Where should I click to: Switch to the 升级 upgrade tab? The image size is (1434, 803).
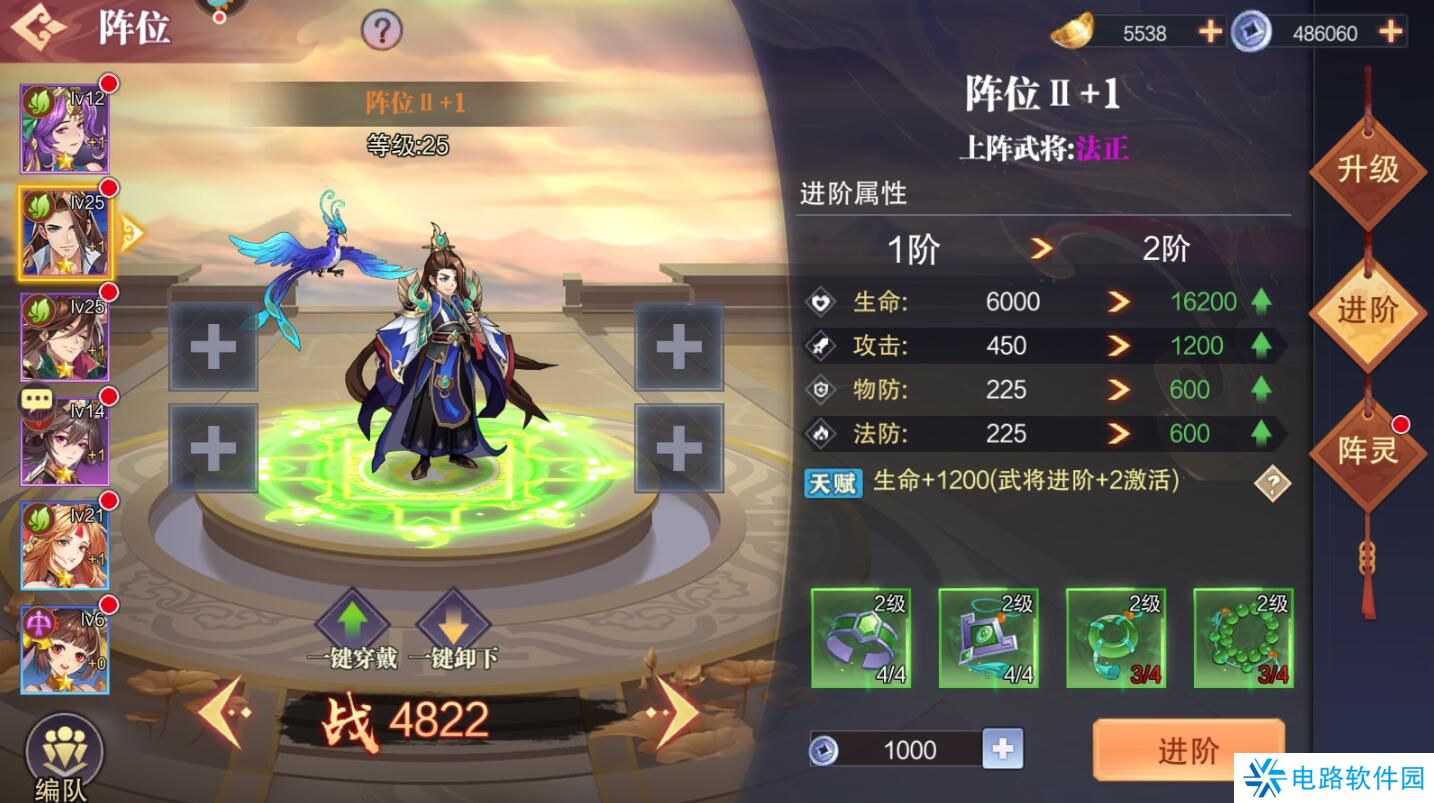click(x=1370, y=172)
